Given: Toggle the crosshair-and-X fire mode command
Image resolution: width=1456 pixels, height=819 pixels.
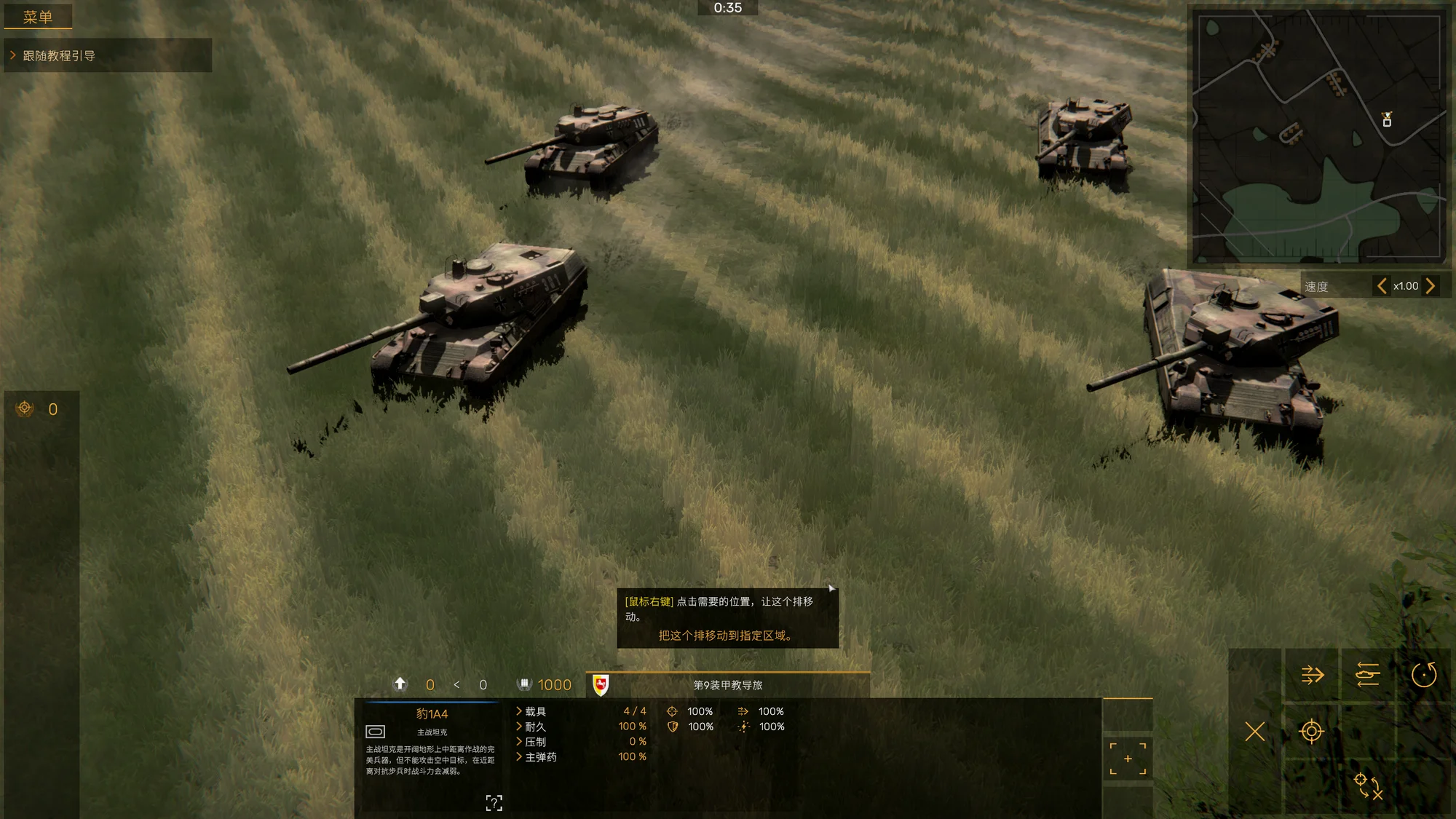Looking at the screenshot, I should [x=1368, y=786].
